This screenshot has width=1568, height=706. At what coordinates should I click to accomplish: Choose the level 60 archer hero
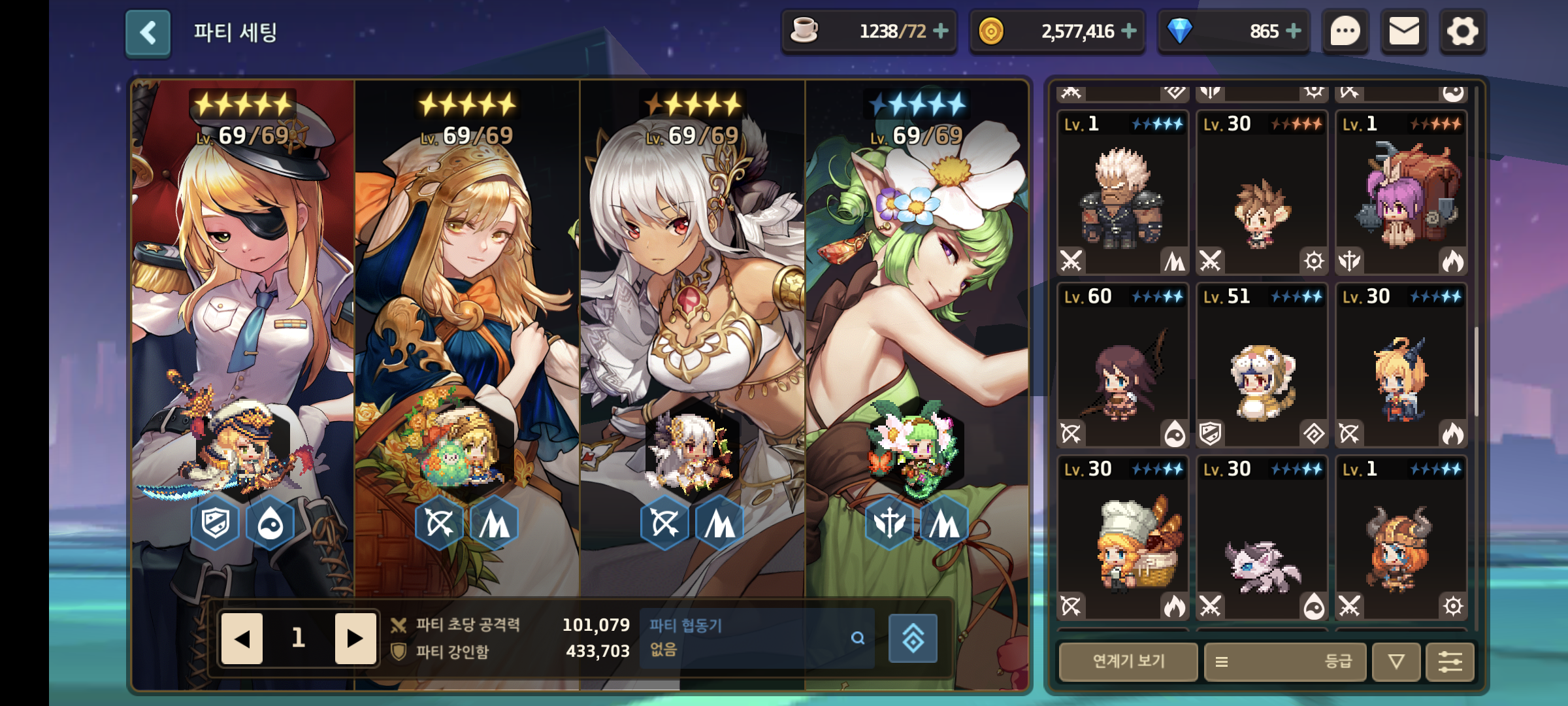pyautogui.click(x=1122, y=366)
